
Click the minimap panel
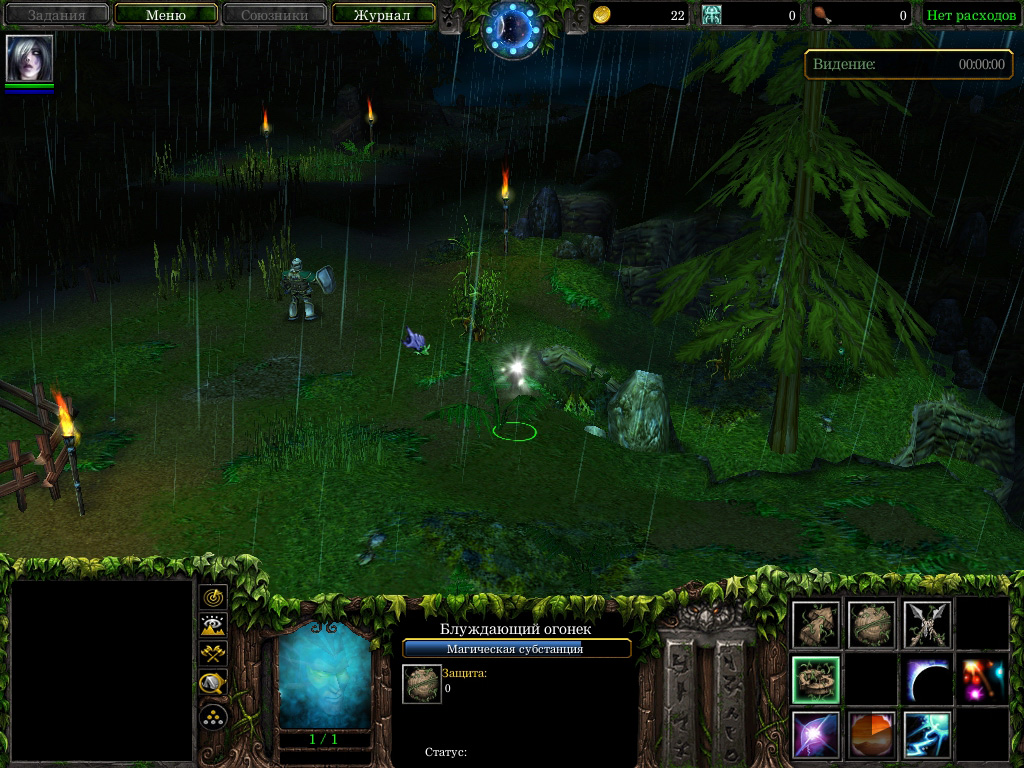(x=101, y=671)
